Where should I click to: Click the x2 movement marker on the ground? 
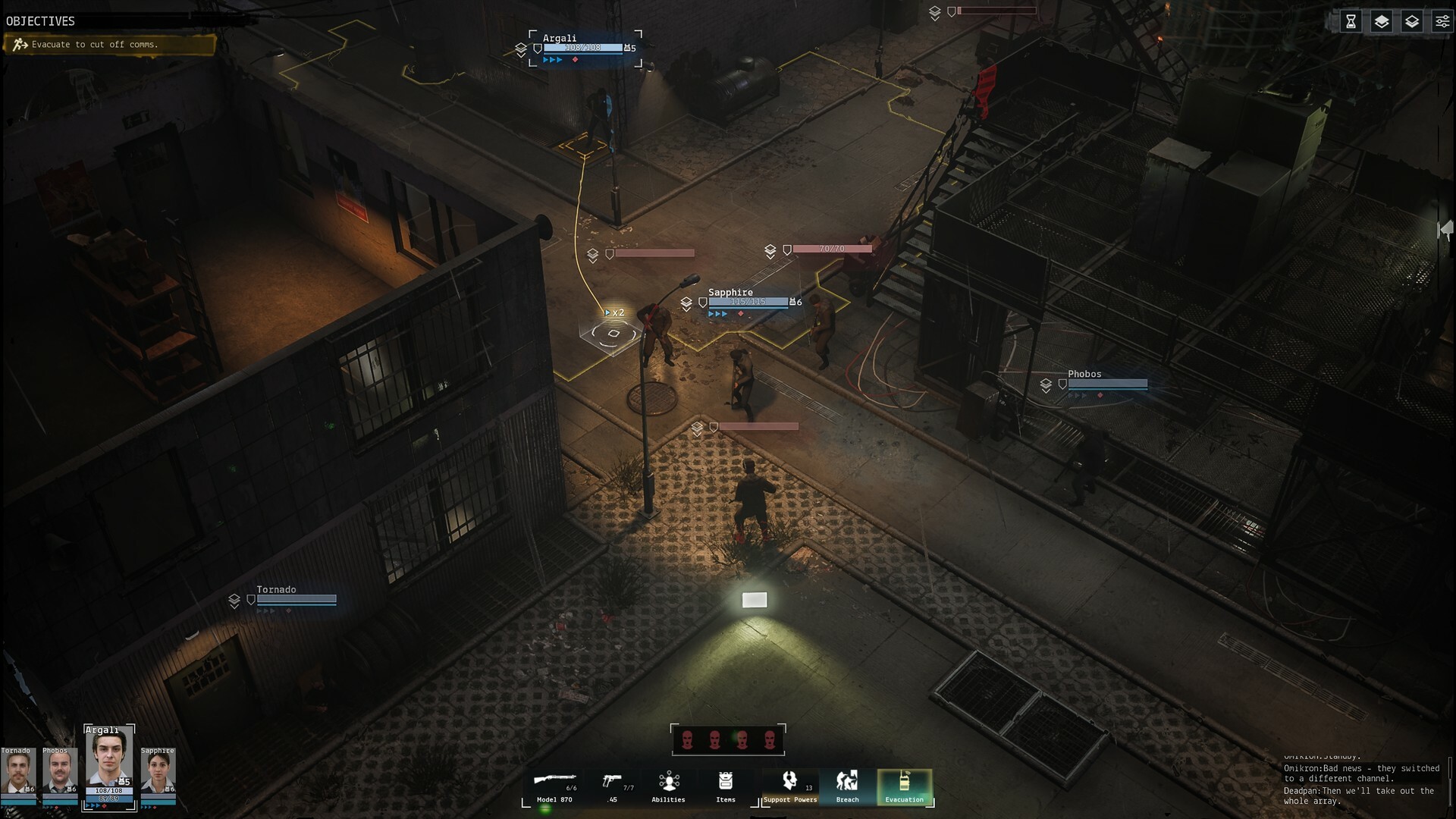[614, 312]
